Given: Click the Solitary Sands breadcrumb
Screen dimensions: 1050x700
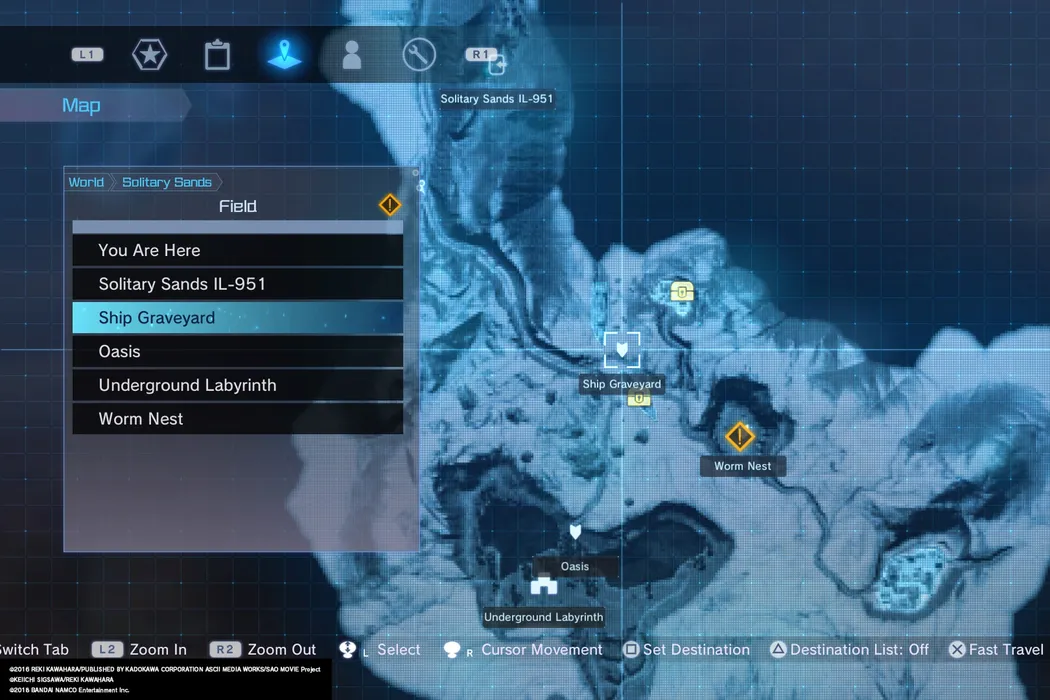Looking at the screenshot, I should pyautogui.click(x=167, y=182).
